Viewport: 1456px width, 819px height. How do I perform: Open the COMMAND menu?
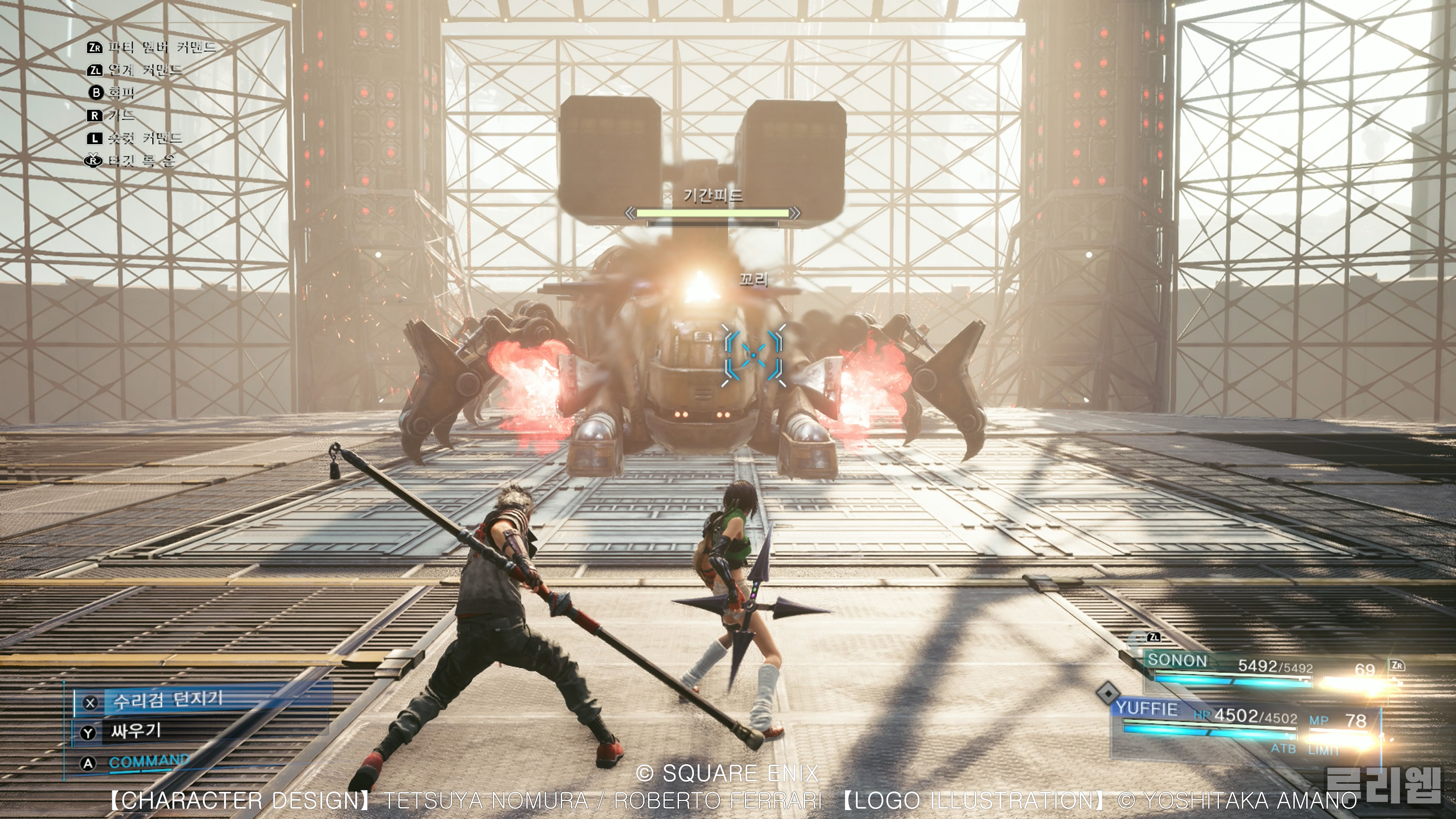[x=149, y=762]
